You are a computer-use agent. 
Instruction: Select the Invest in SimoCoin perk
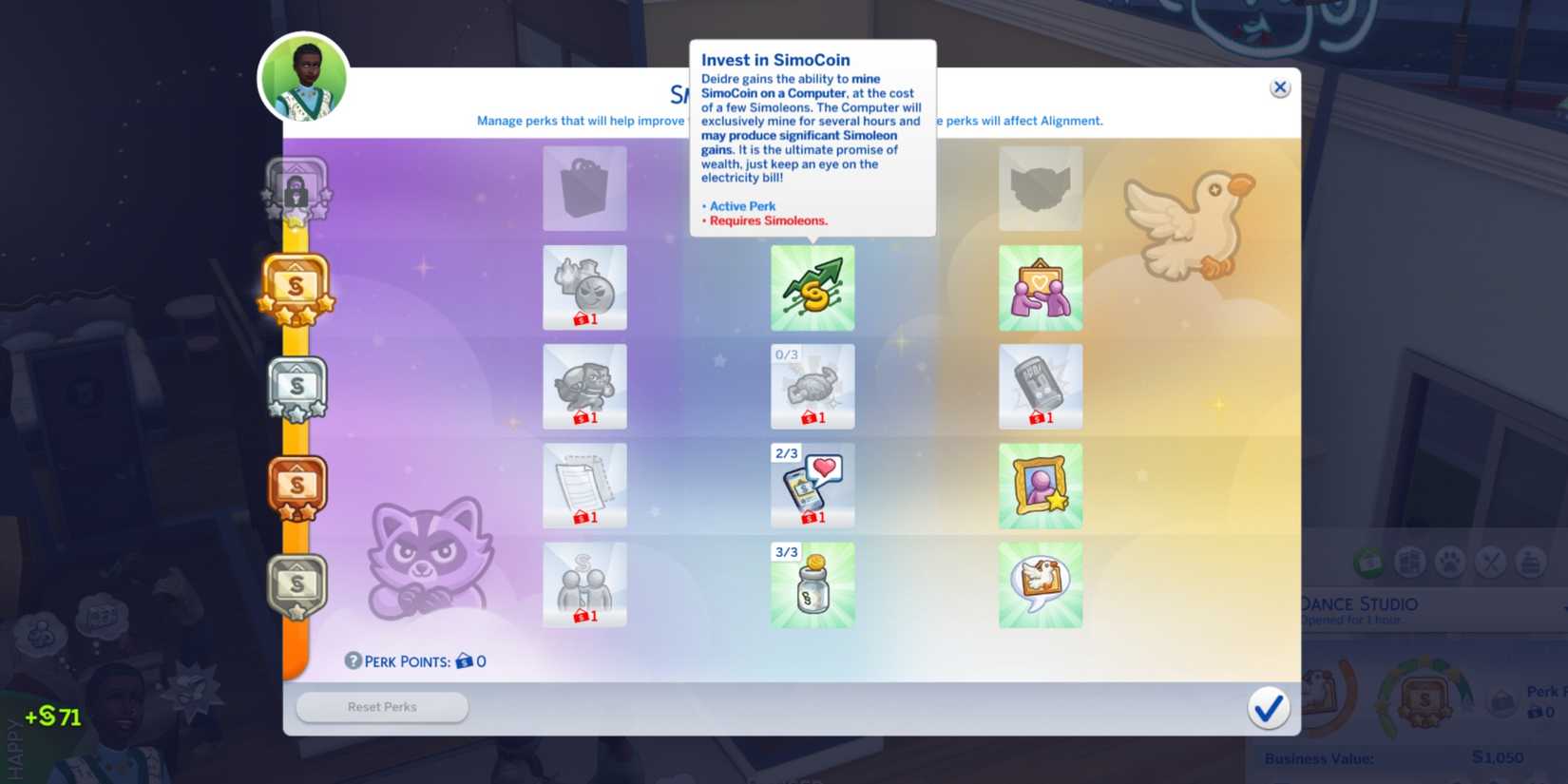813,287
